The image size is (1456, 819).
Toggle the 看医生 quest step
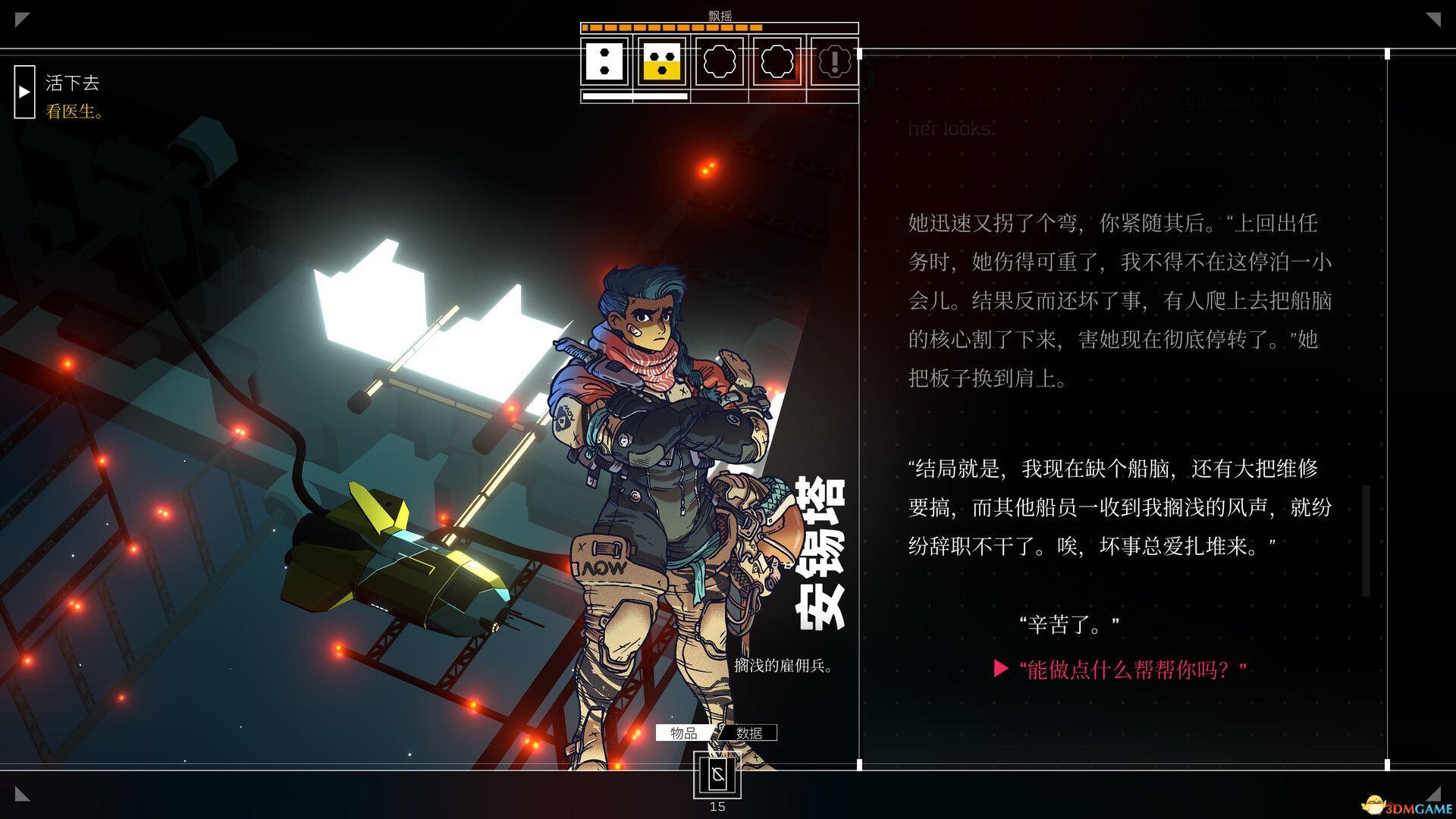point(74,108)
